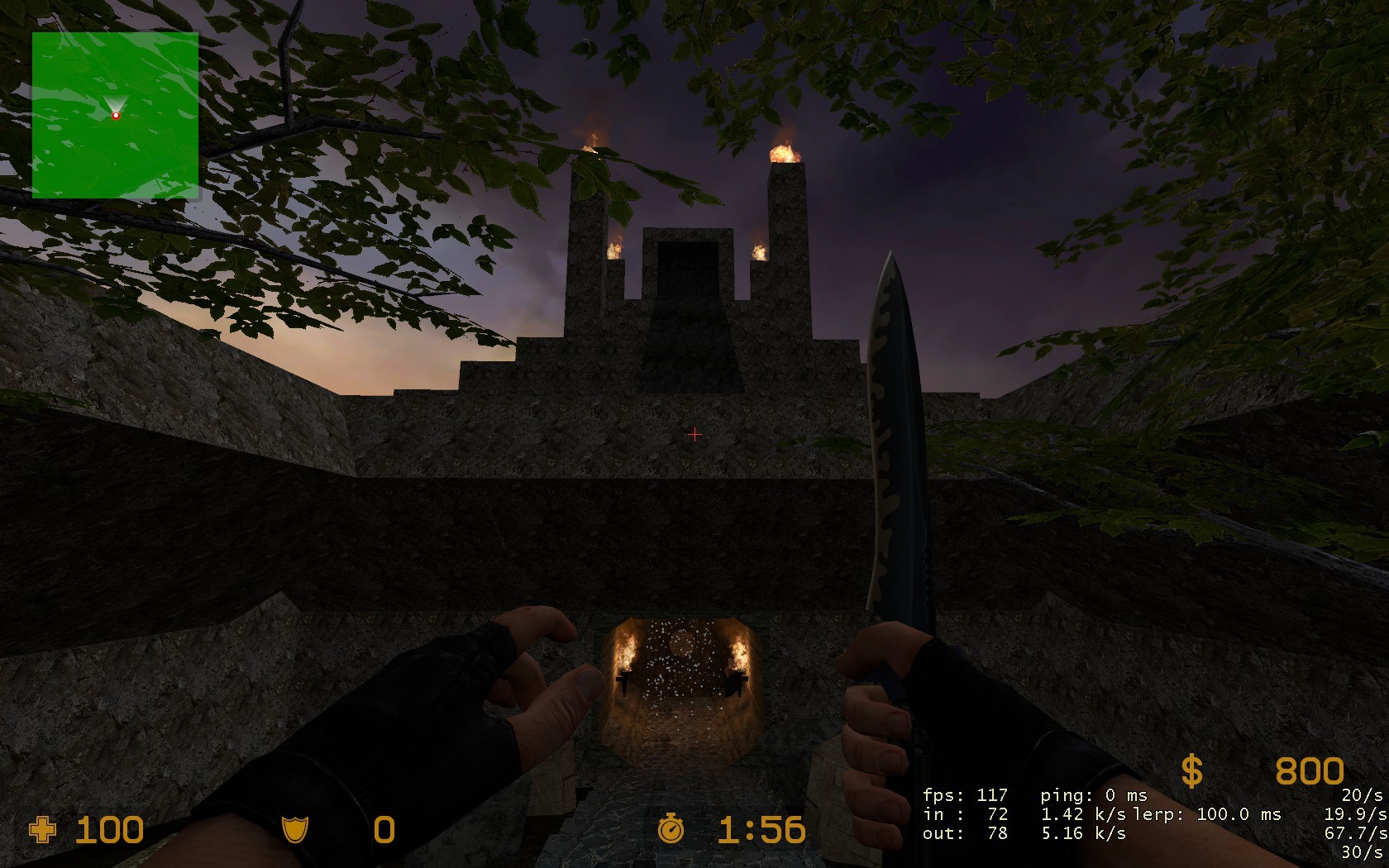Click the dollar sign money icon
The image size is (1389, 868).
[1192, 770]
